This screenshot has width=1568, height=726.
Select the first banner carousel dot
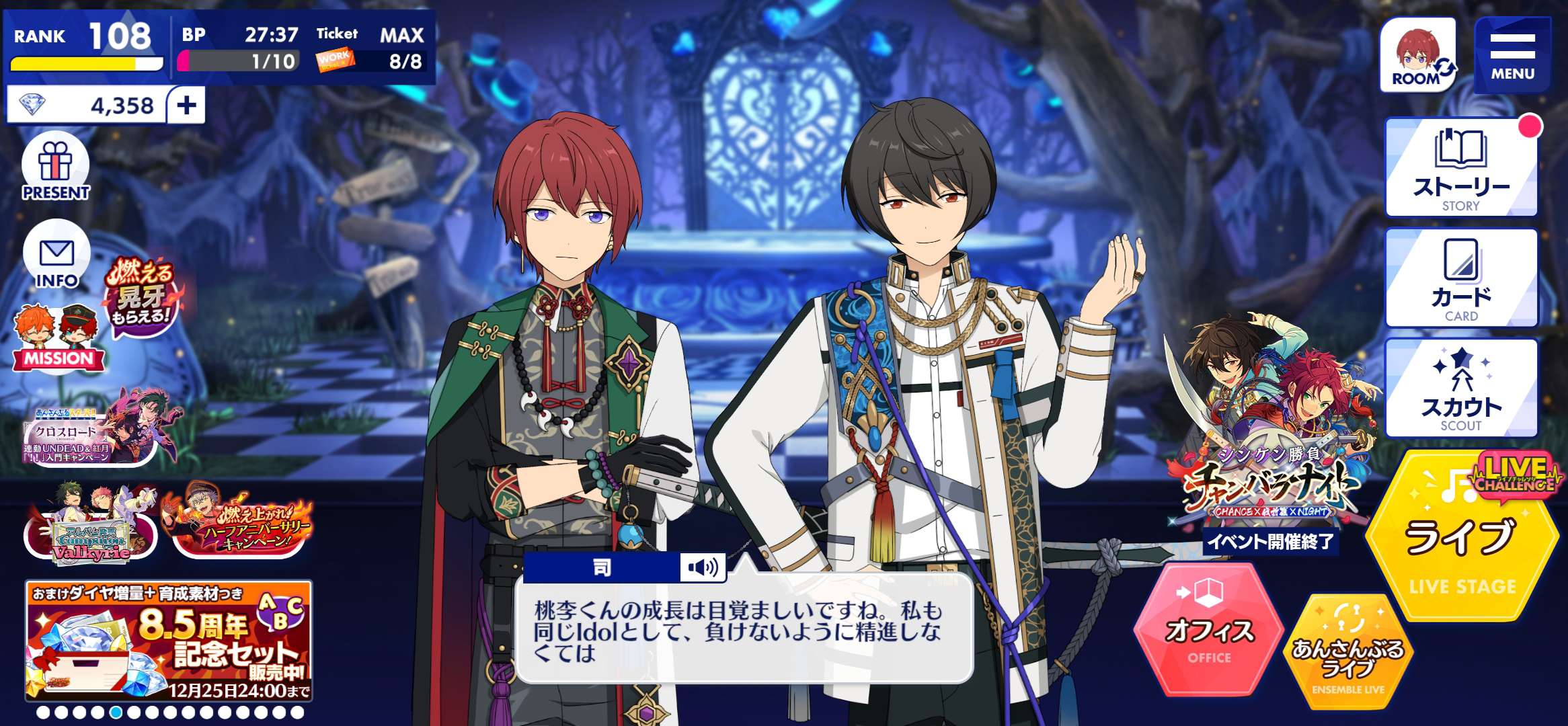pyautogui.click(x=43, y=712)
